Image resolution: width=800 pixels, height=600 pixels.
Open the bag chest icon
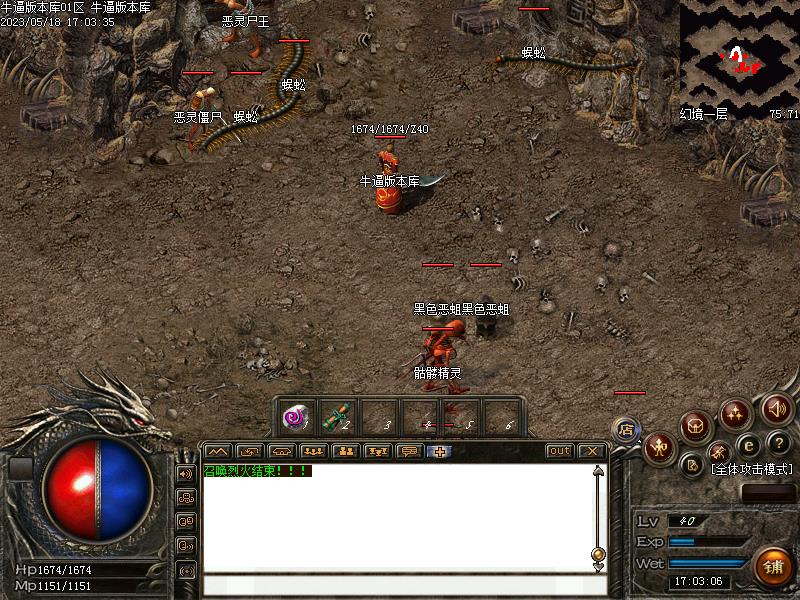coord(696,424)
